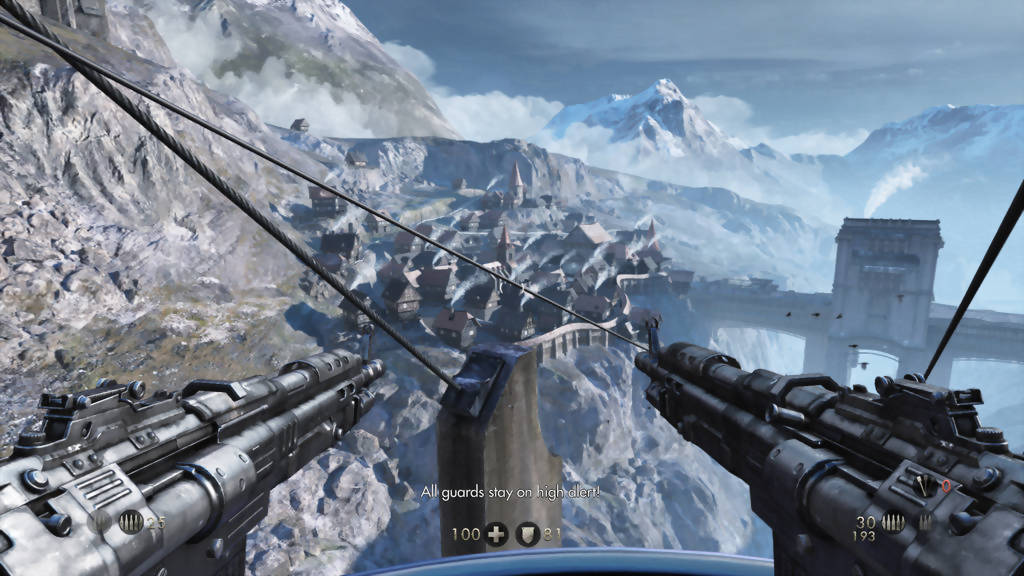Select the left weapon's bullet ammo icon
Image resolution: width=1024 pixels, height=576 pixels.
(130, 522)
